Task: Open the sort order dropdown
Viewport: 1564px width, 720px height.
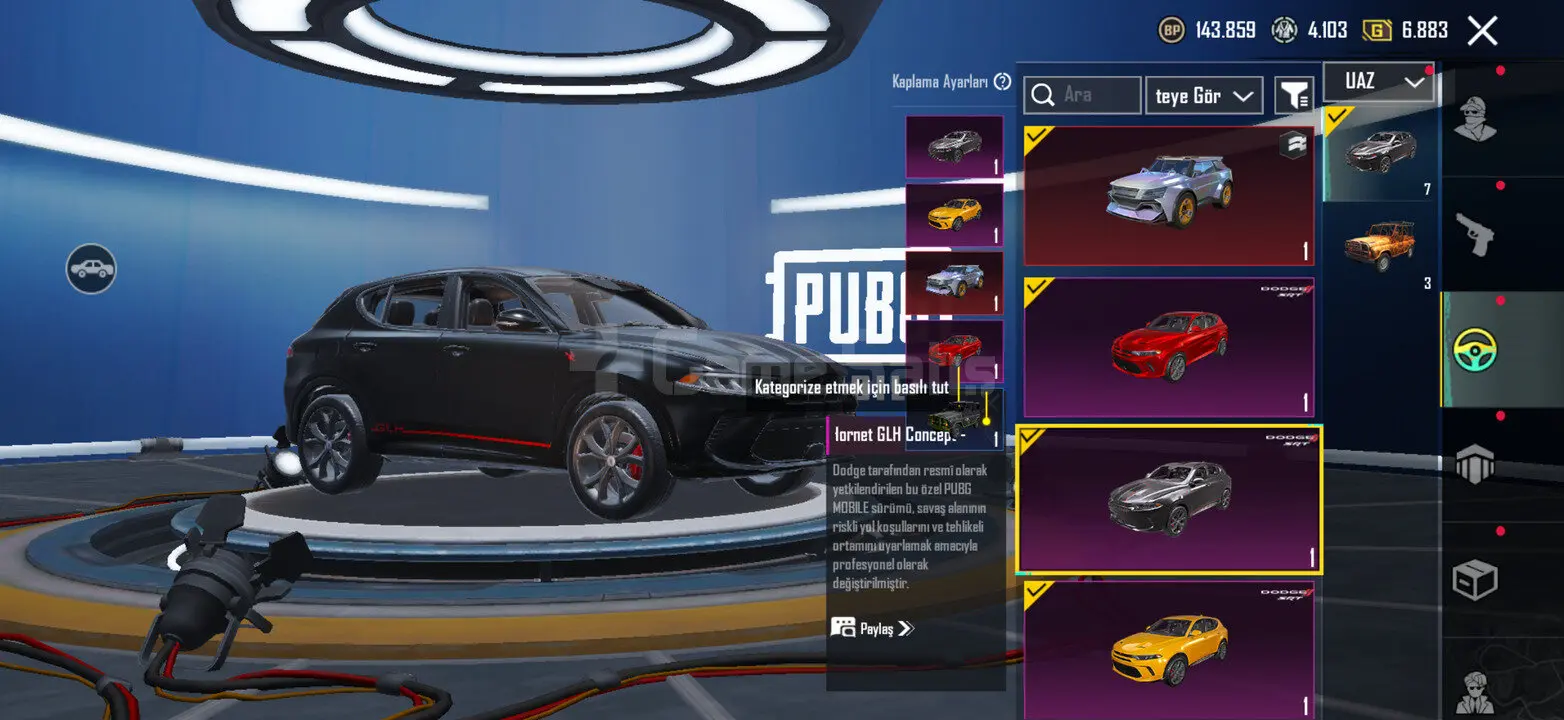Action: 1204,96
